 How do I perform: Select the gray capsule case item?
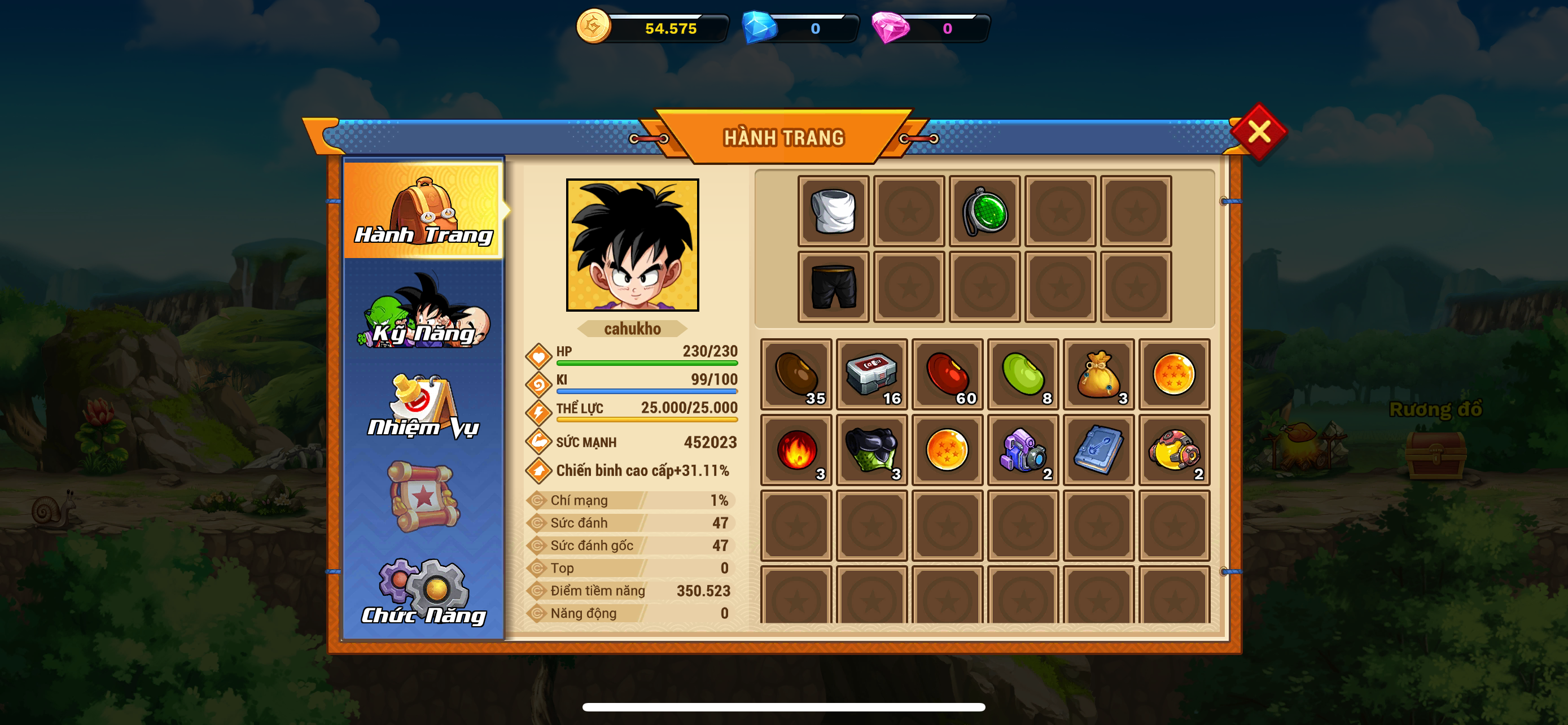point(871,374)
